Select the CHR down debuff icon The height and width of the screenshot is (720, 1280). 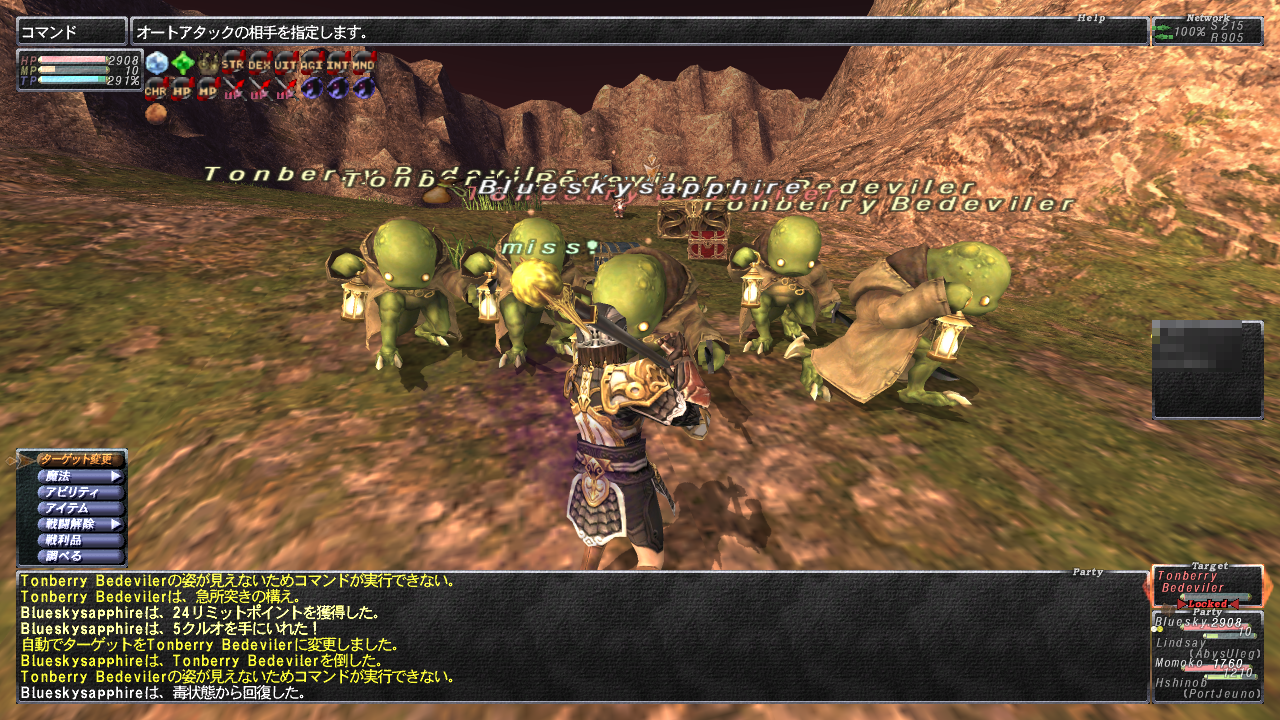[156, 88]
